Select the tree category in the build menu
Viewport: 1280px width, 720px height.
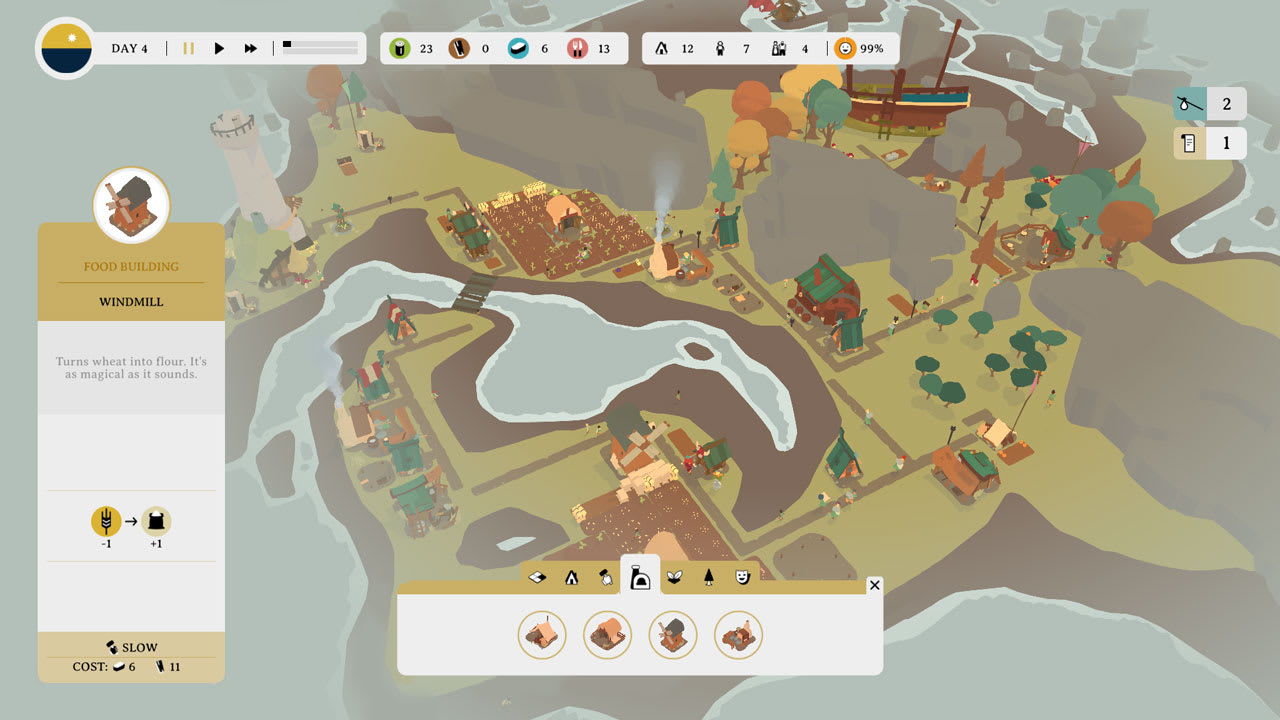pyautogui.click(x=709, y=577)
